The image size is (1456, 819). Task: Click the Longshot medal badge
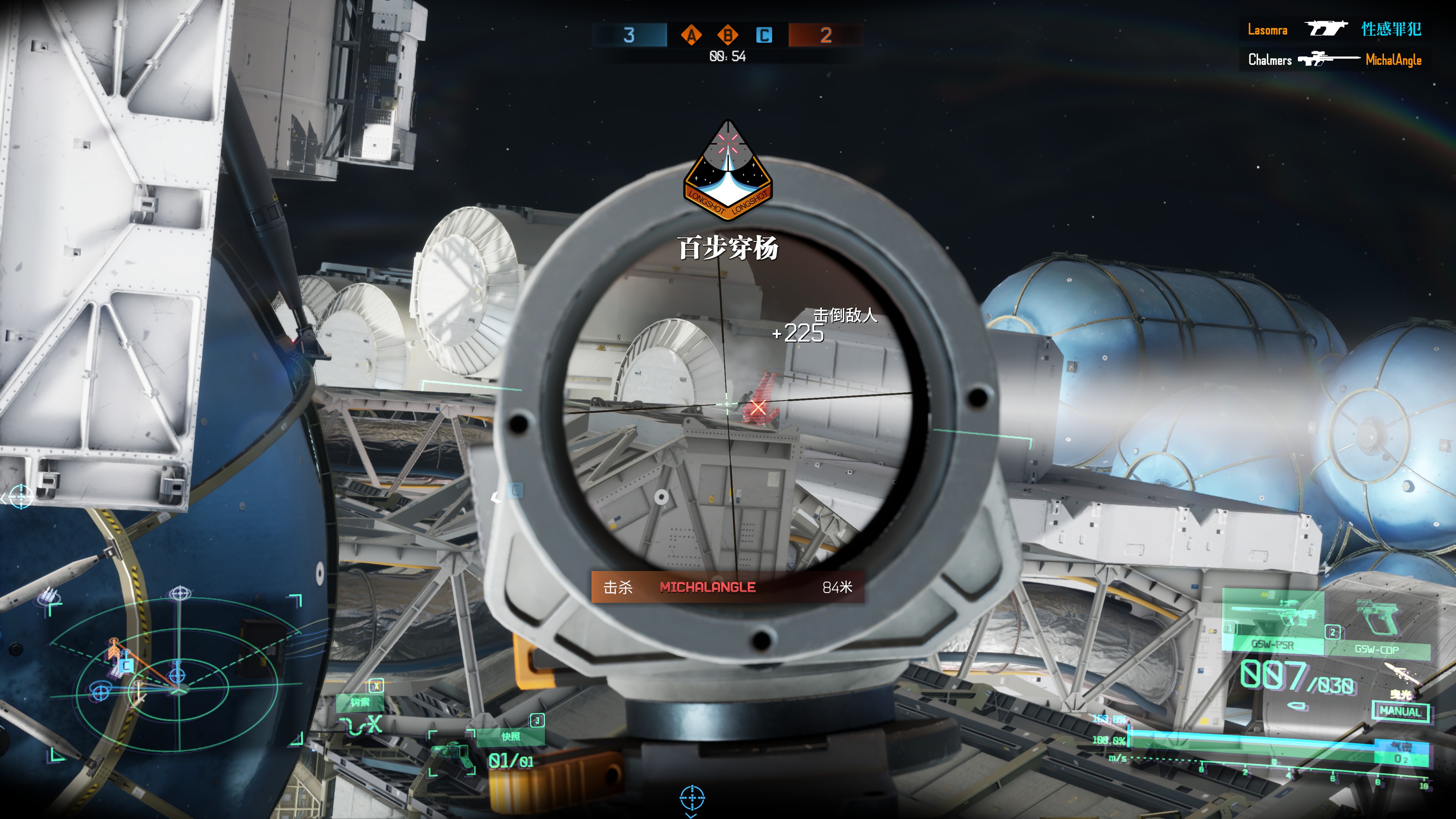click(728, 169)
